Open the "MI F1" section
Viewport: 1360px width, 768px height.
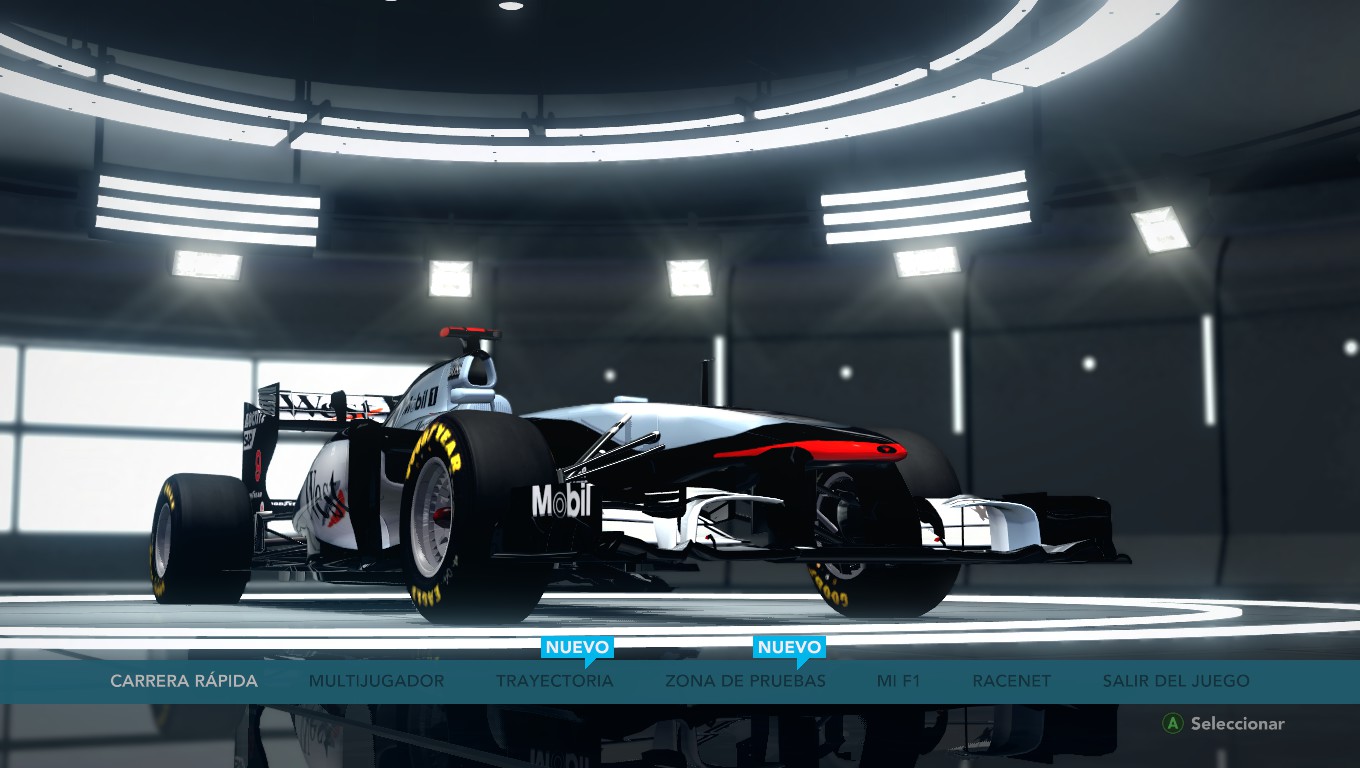pyautogui.click(x=898, y=680)
